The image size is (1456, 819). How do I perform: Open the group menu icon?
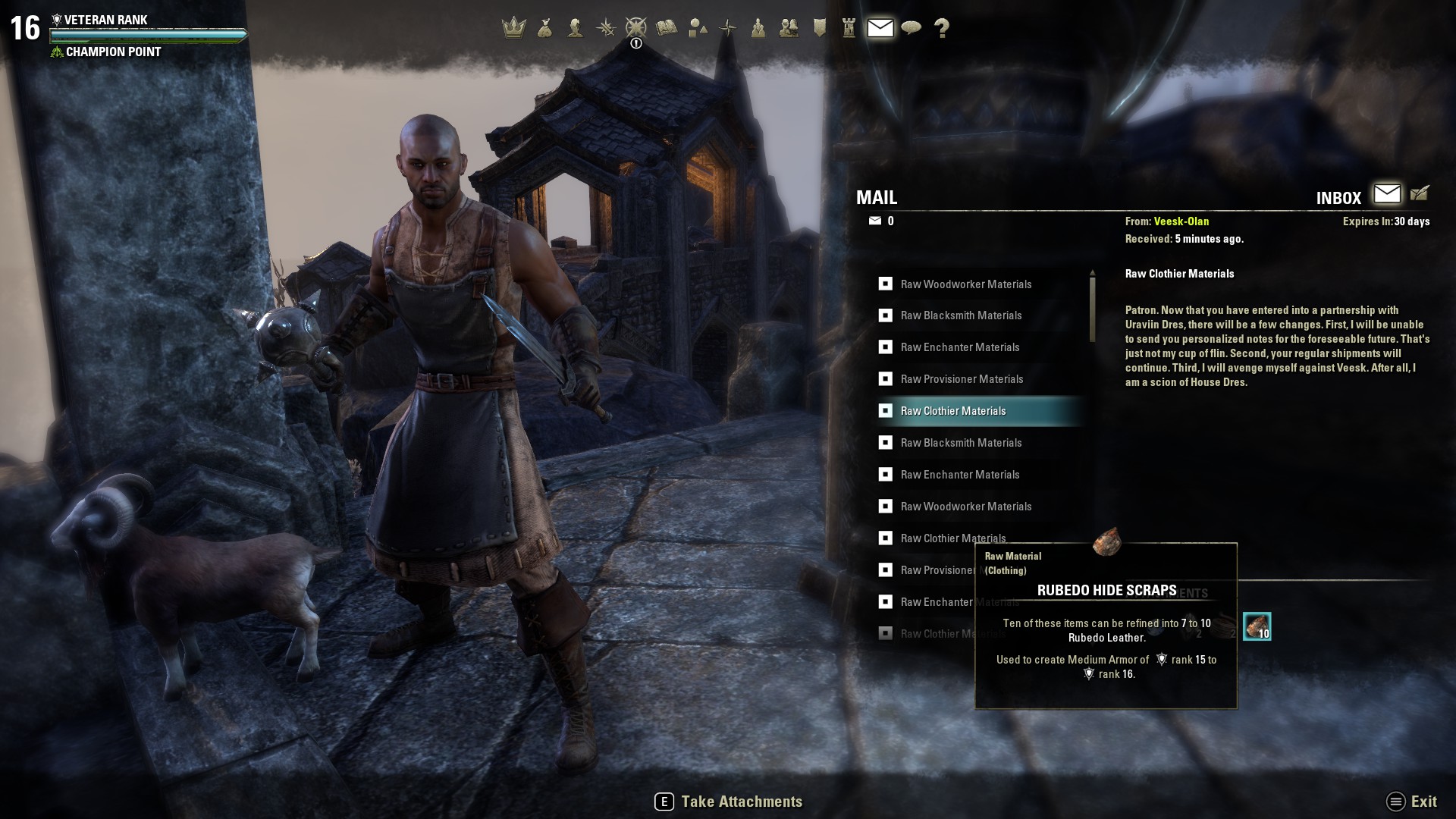(758, 28)
